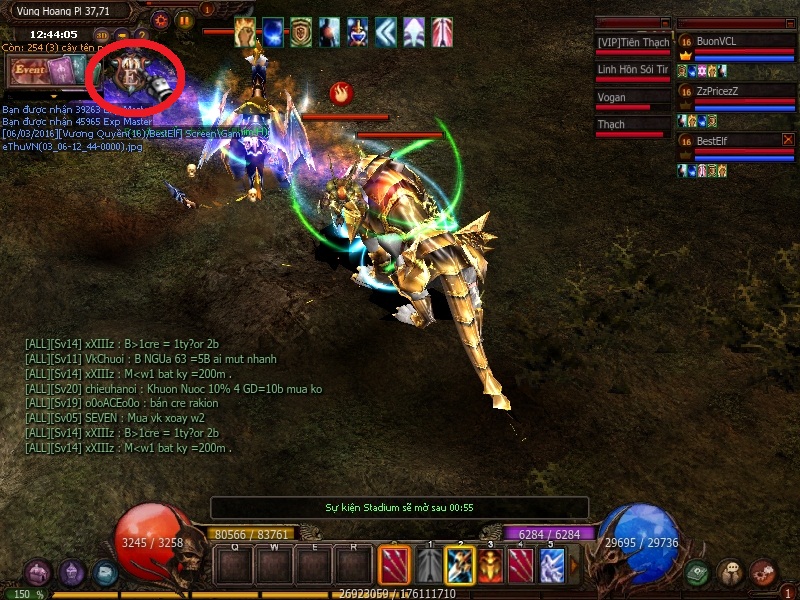
Task: Click the 3D view toggle
Action: click(101, 35)
